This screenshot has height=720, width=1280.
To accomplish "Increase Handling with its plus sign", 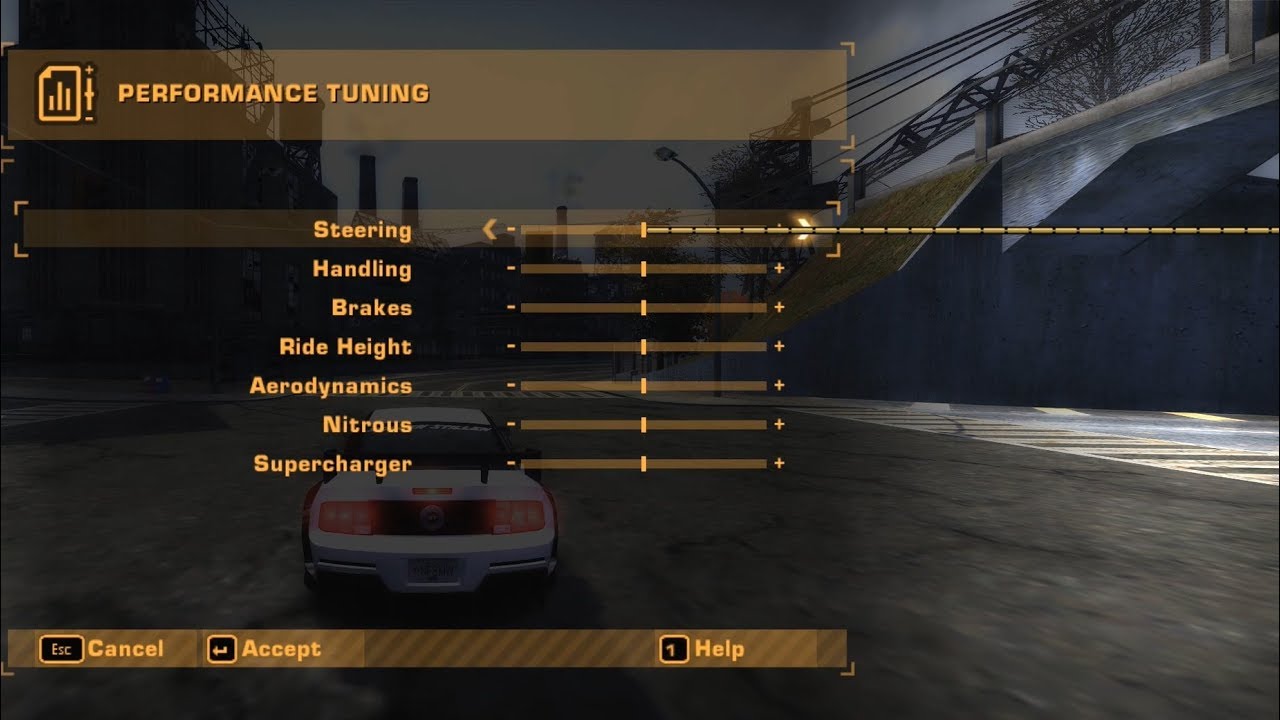I will [x=779, y=269].
